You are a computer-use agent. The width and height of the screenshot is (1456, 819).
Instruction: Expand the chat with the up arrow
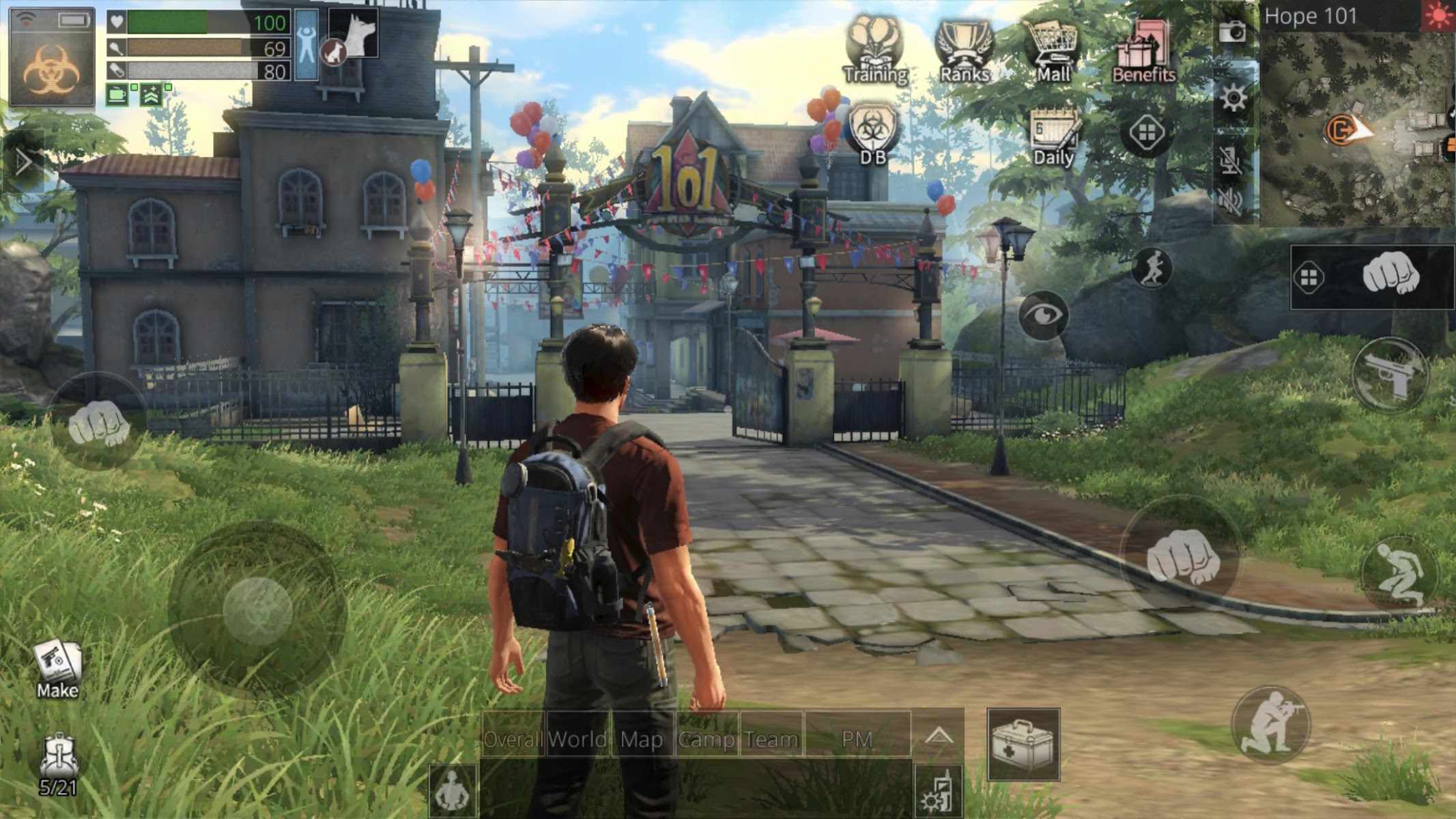click(x=939, y=736)
